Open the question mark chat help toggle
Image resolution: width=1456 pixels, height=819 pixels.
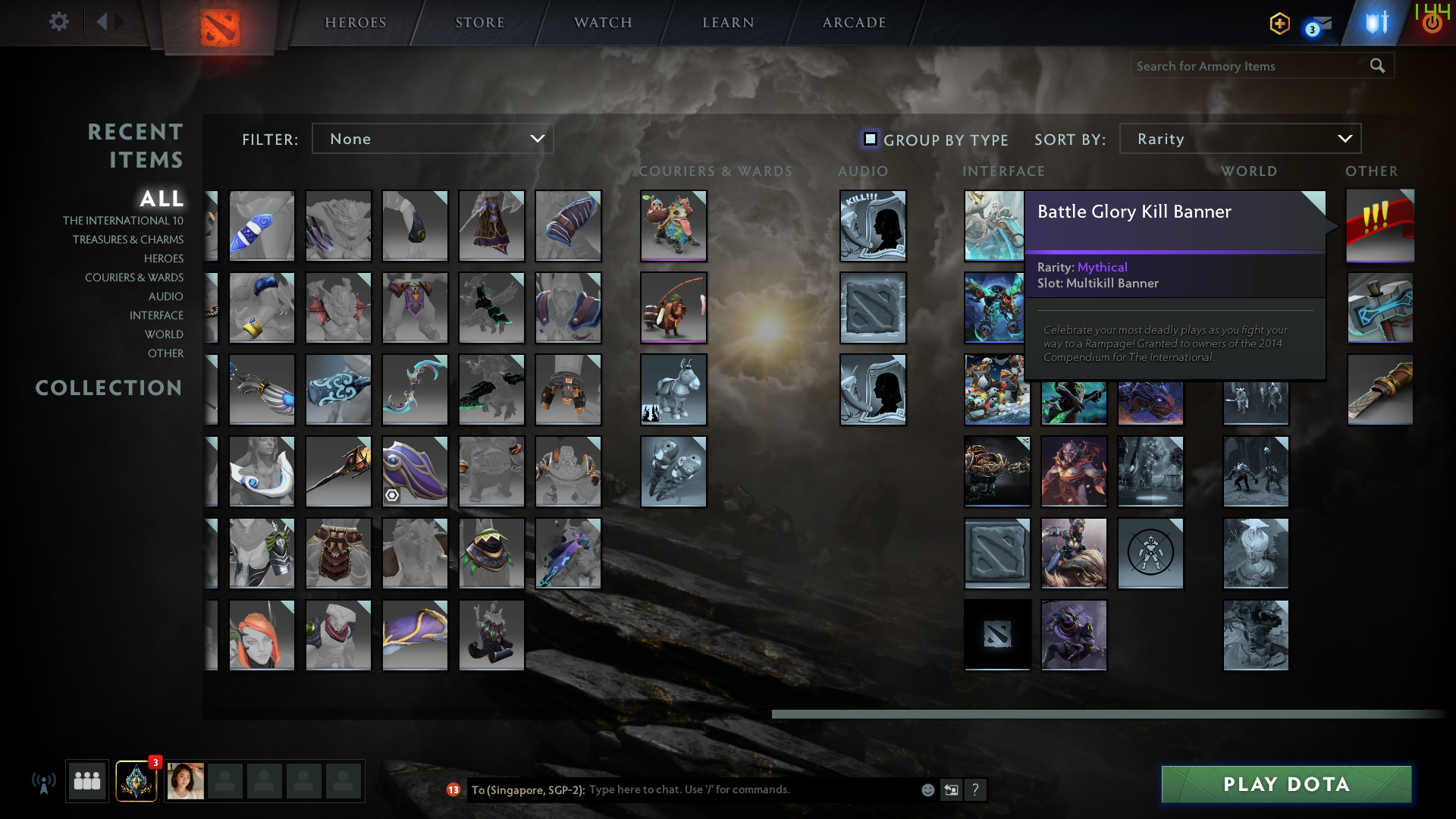976,789
